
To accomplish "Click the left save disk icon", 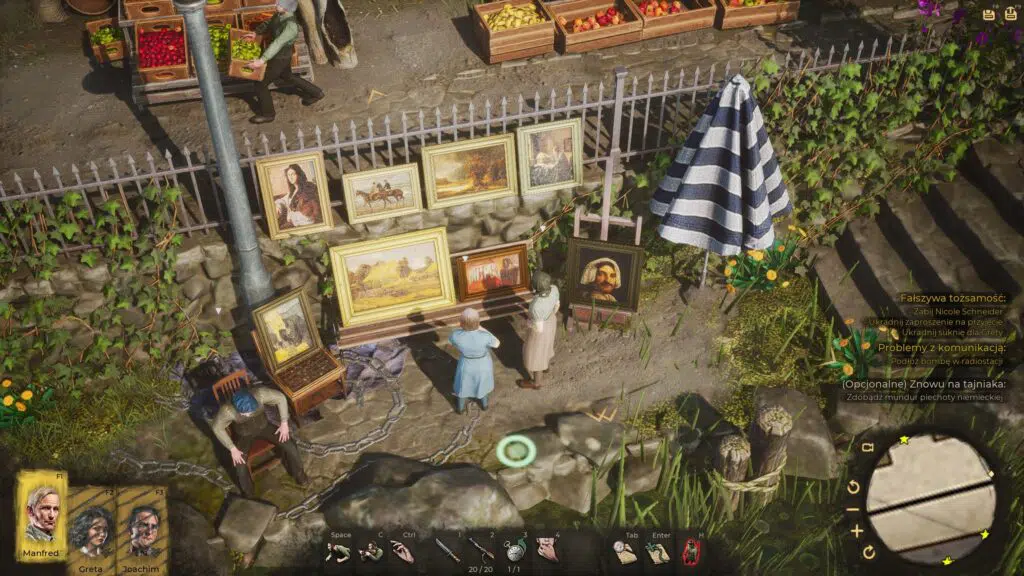I will (x=988, y=15).
